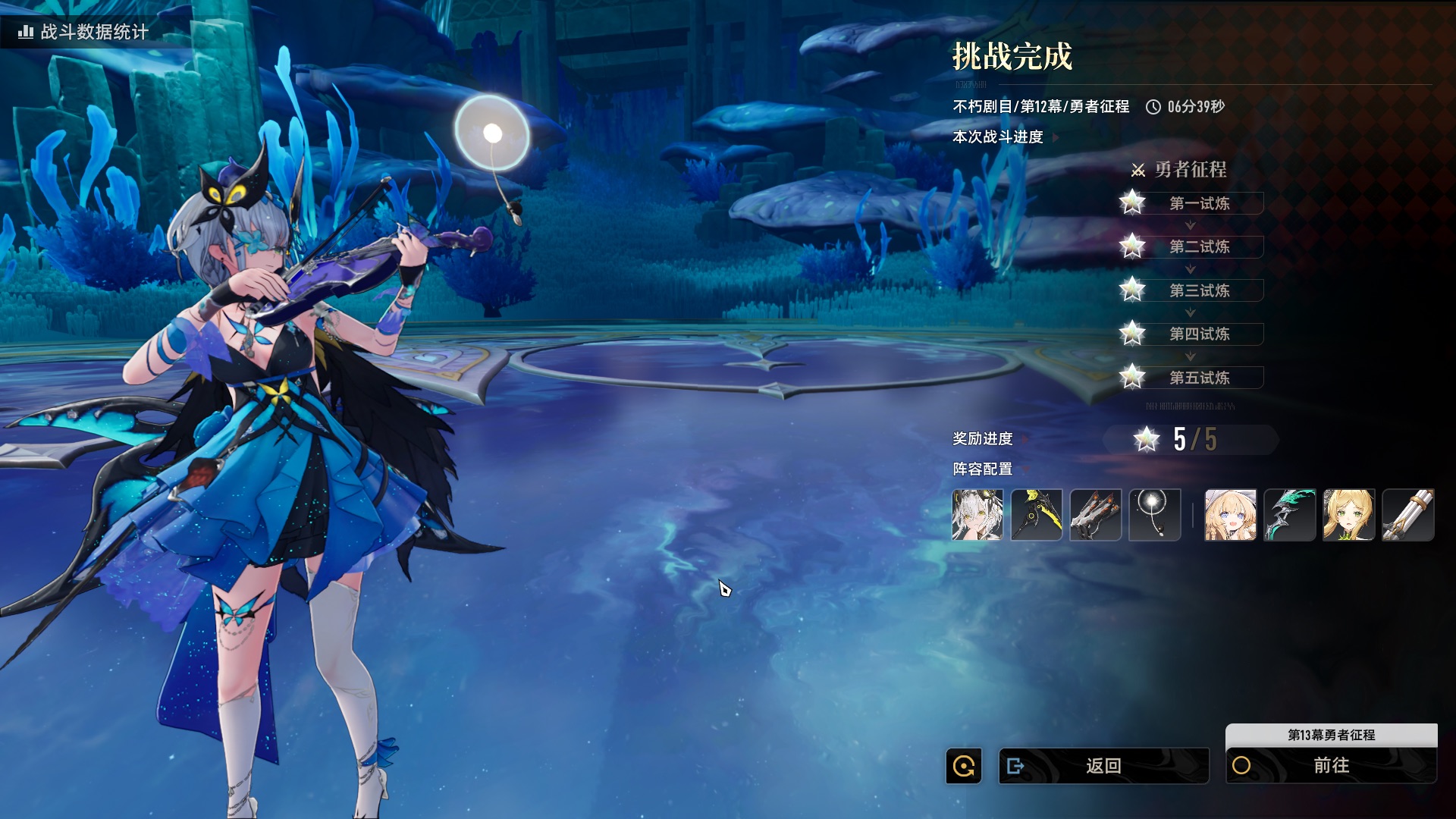Inspect the teal scythe weapon slot
The width and height of the screenshot is (1456, 819).
1290,515
